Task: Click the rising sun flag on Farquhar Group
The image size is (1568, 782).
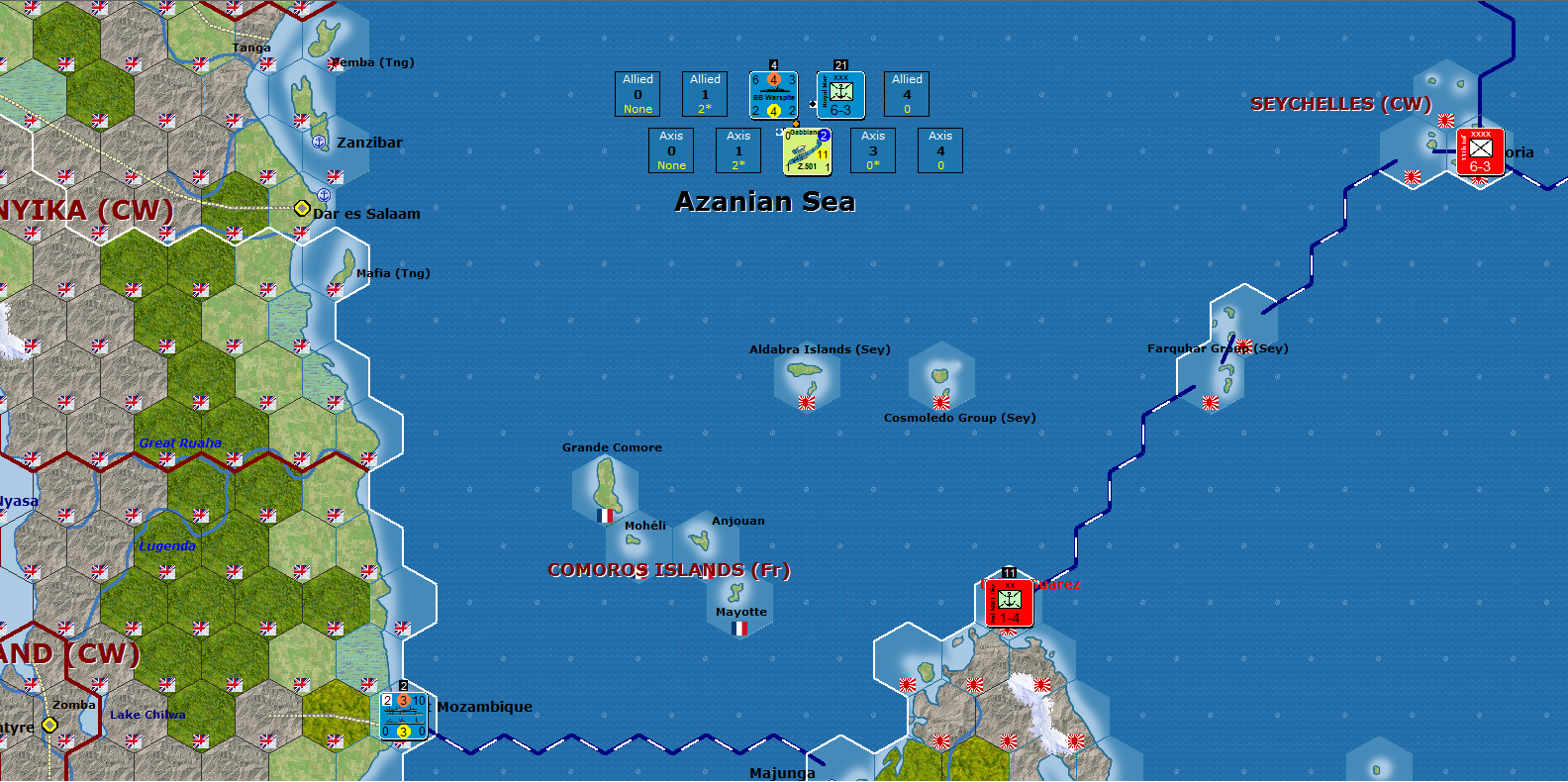Action: tap(1210, 403)
